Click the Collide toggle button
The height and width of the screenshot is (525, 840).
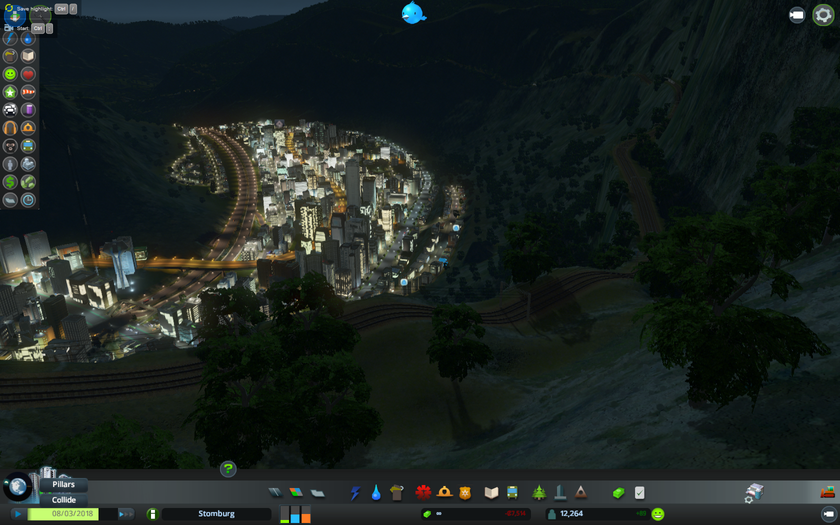coord(64,499)
